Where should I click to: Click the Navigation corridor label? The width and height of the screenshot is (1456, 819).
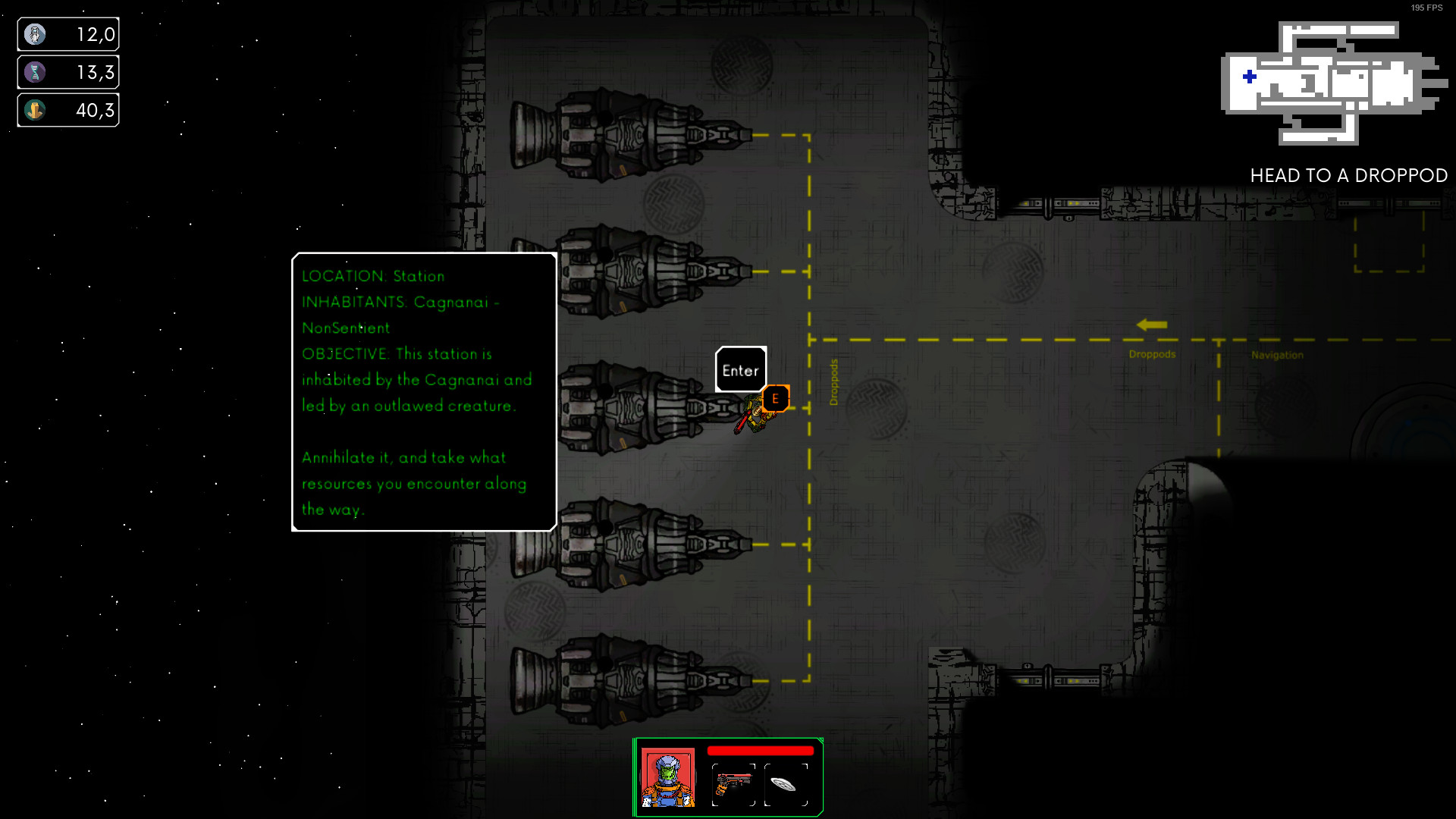click(1278, 355)
